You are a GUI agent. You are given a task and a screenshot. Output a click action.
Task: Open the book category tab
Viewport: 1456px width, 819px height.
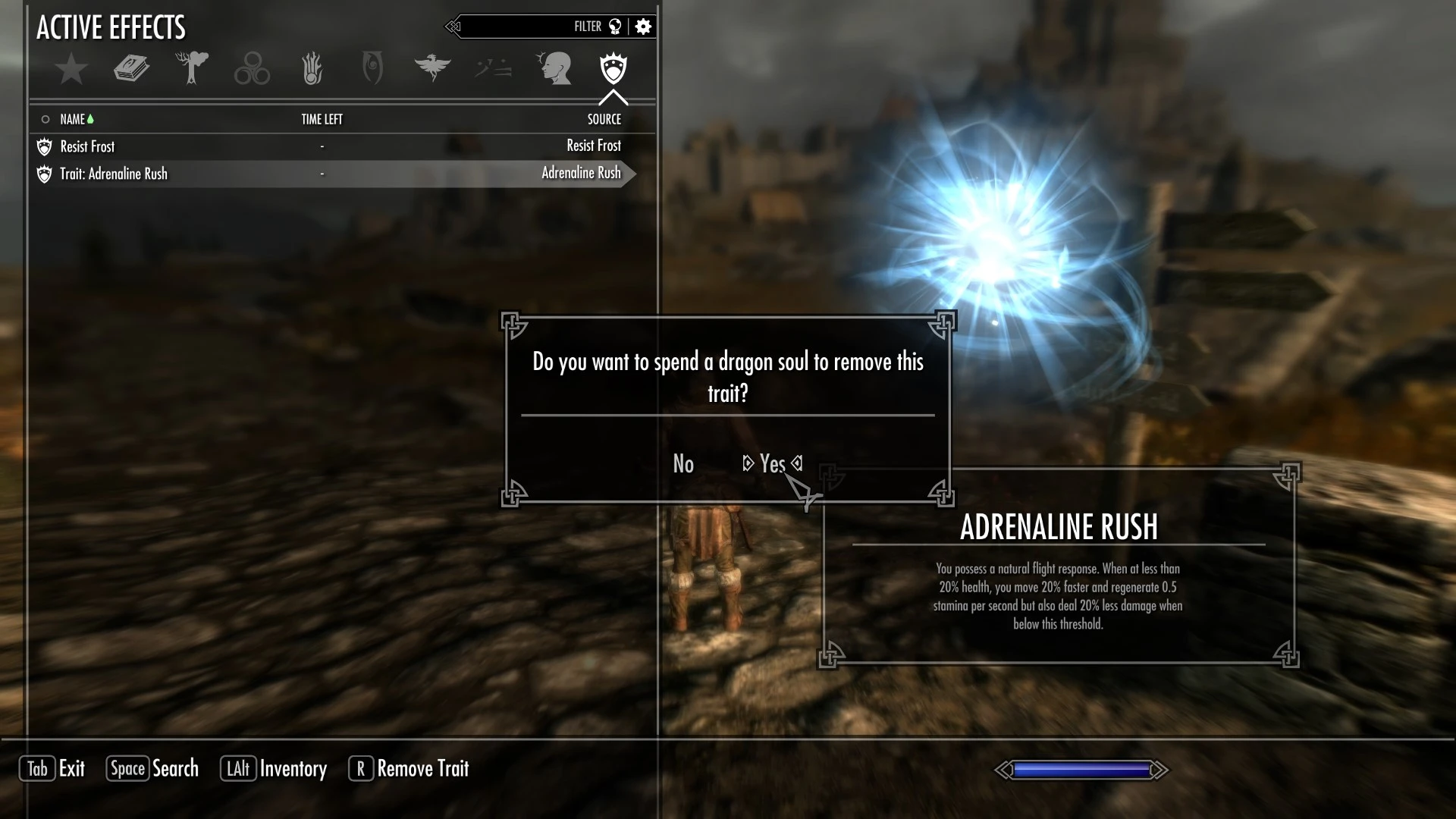pos(131,69)
